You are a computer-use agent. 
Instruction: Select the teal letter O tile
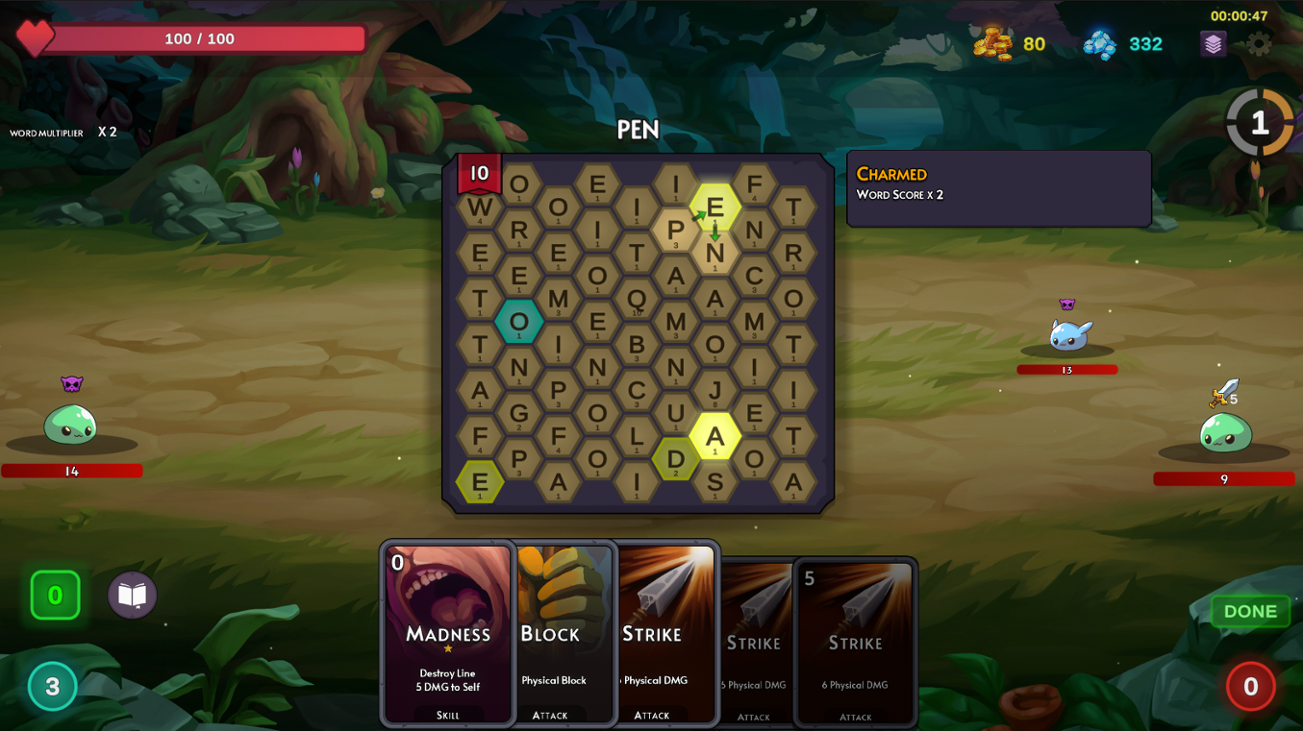coord(517,320)
